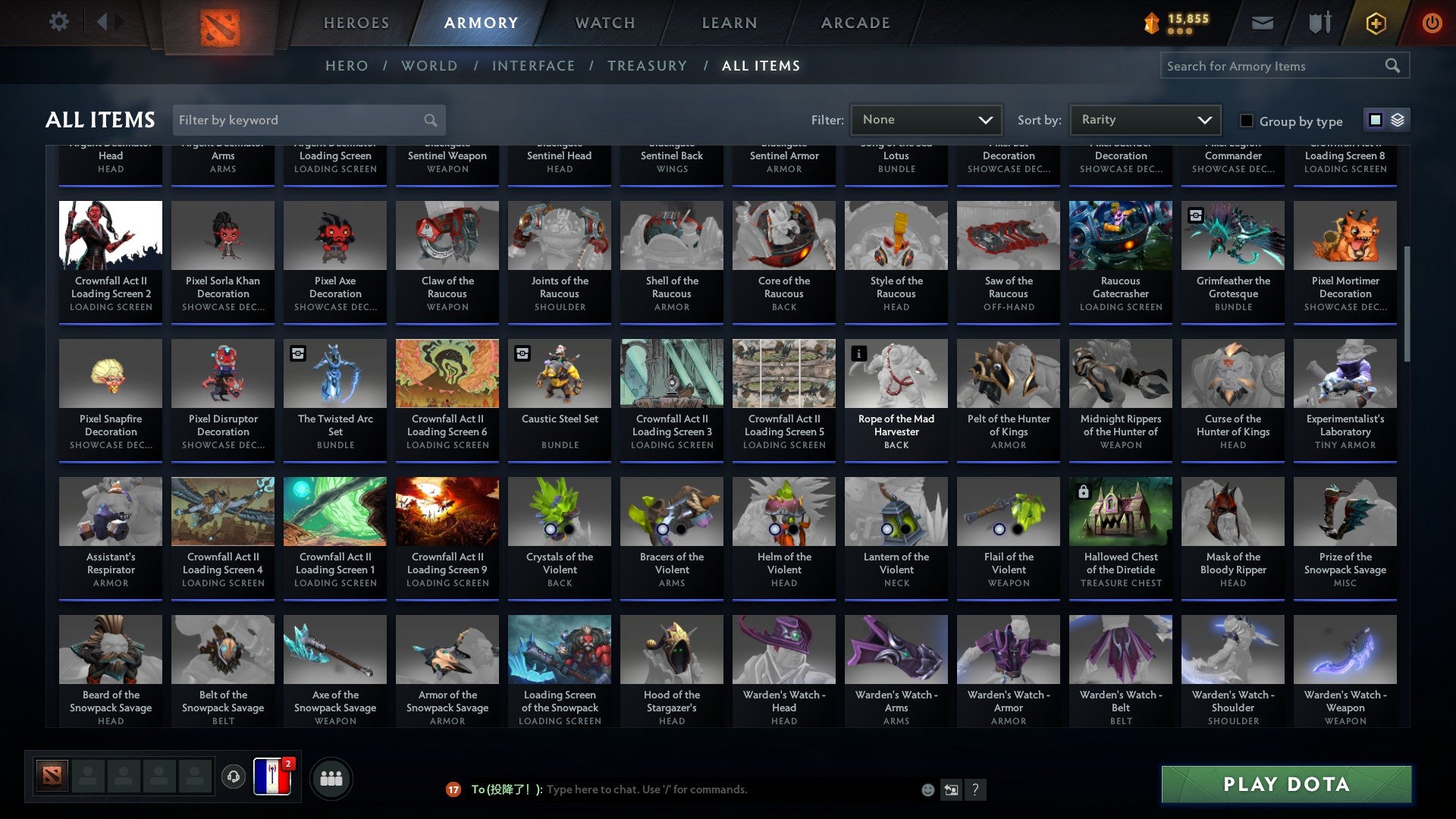1456x819 pixels.
Task: Switch to the WATCH tab
Action: 604,22
